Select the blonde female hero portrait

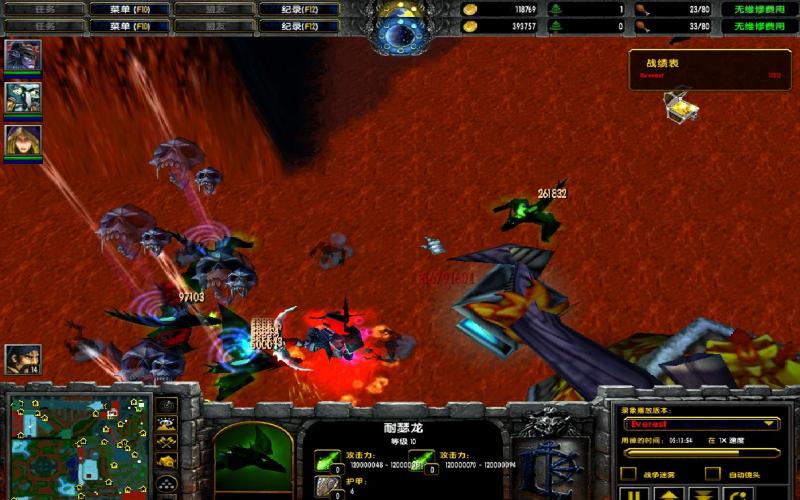click(22, 140)
